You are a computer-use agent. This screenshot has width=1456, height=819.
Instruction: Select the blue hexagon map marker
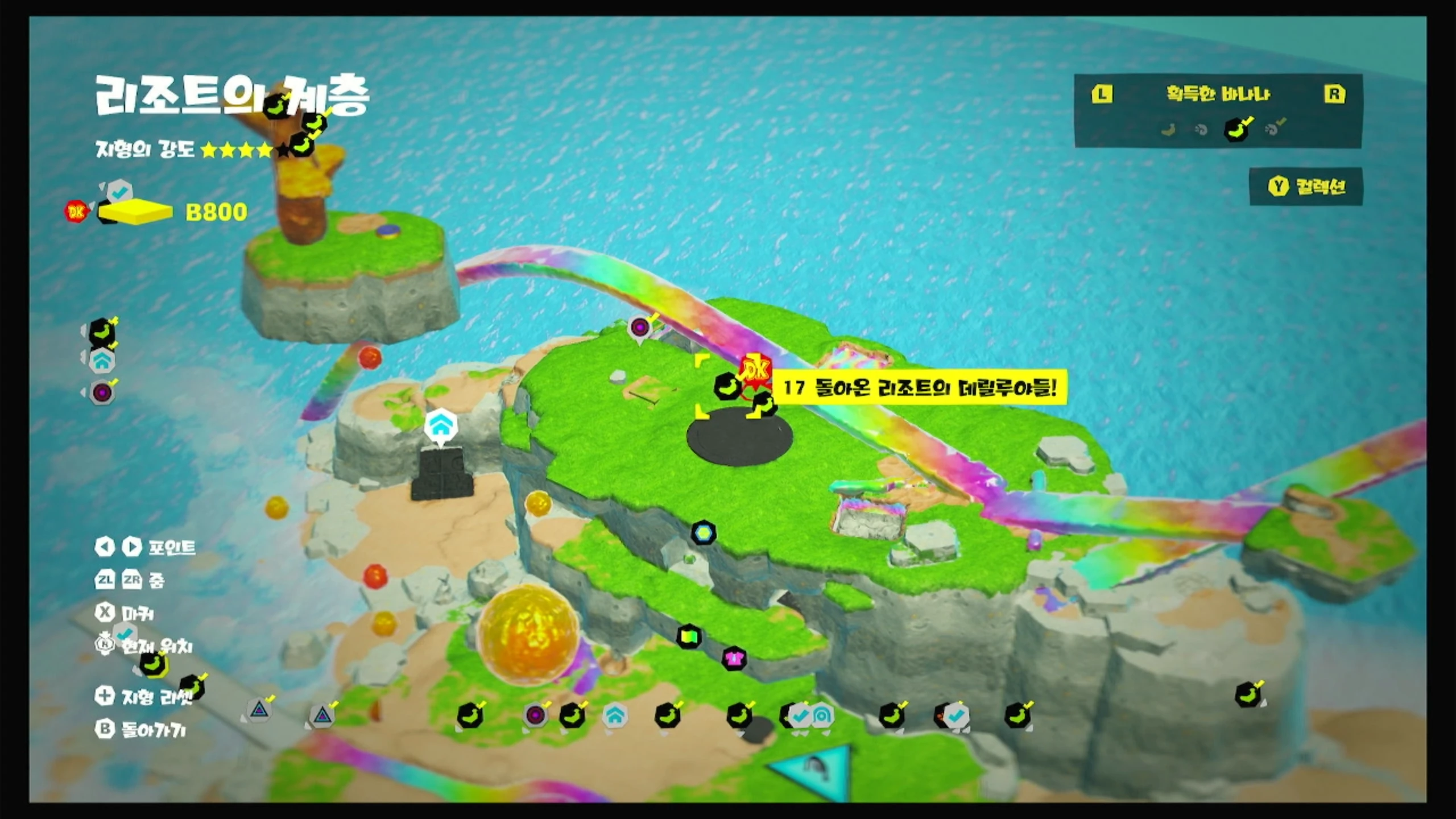click(704, 533)
